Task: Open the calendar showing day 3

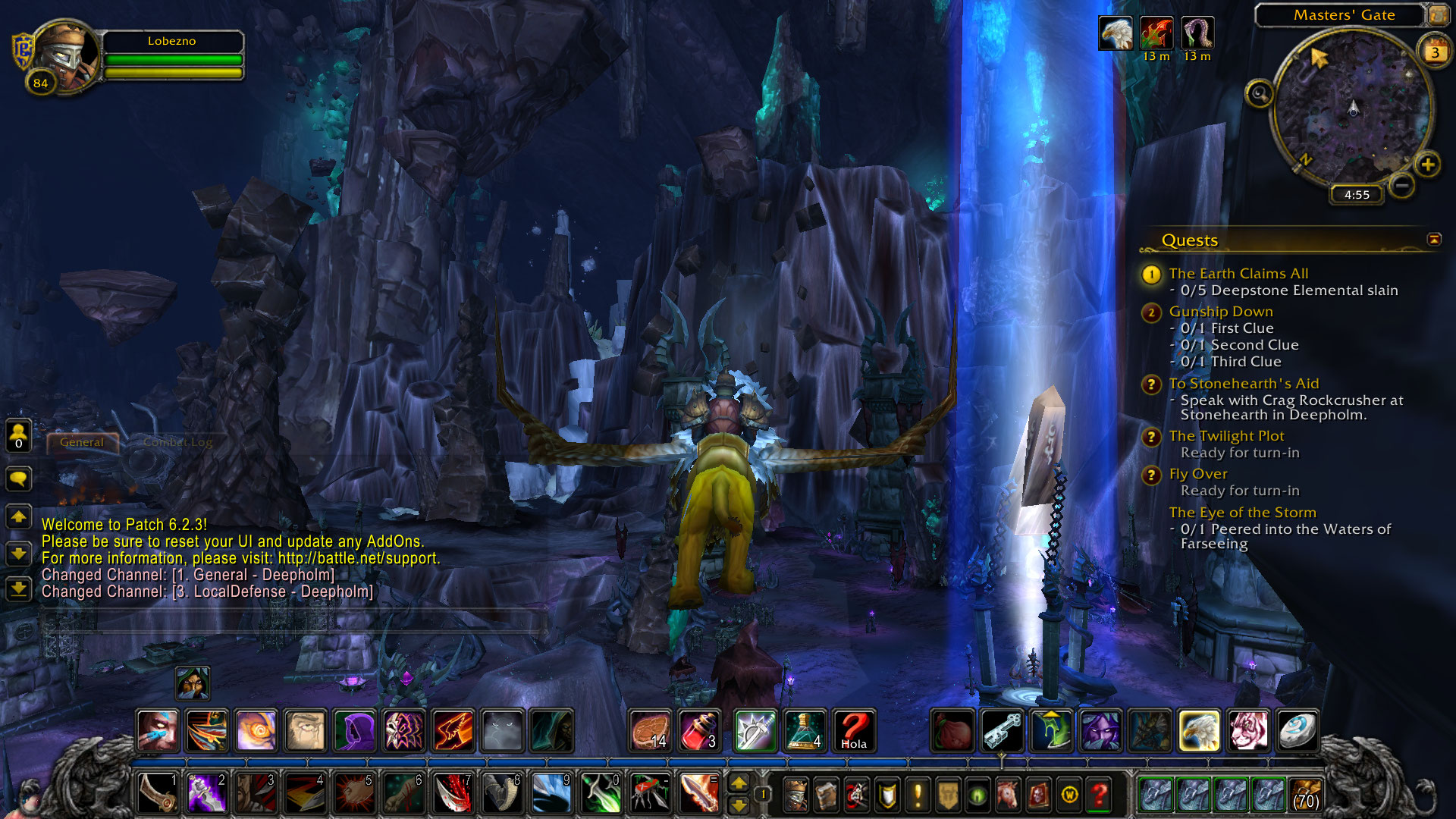Action: pos(1434,52)
